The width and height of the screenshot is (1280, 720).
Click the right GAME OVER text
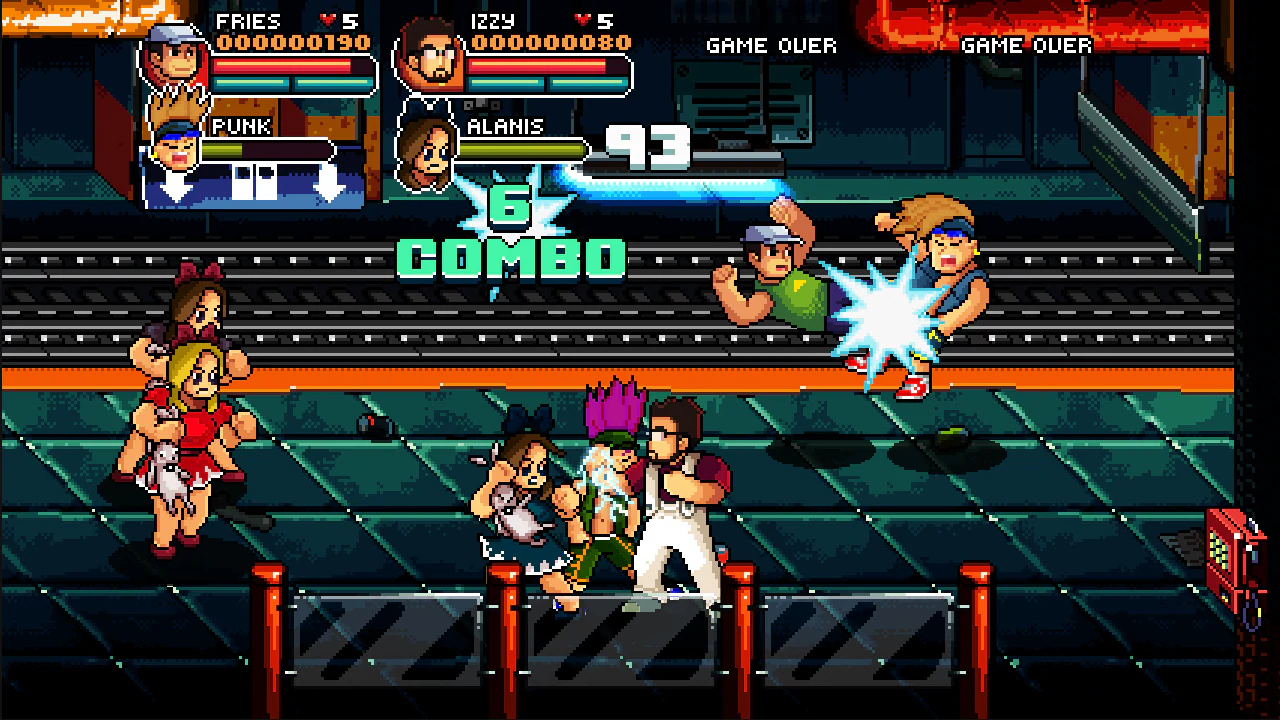1026,45
